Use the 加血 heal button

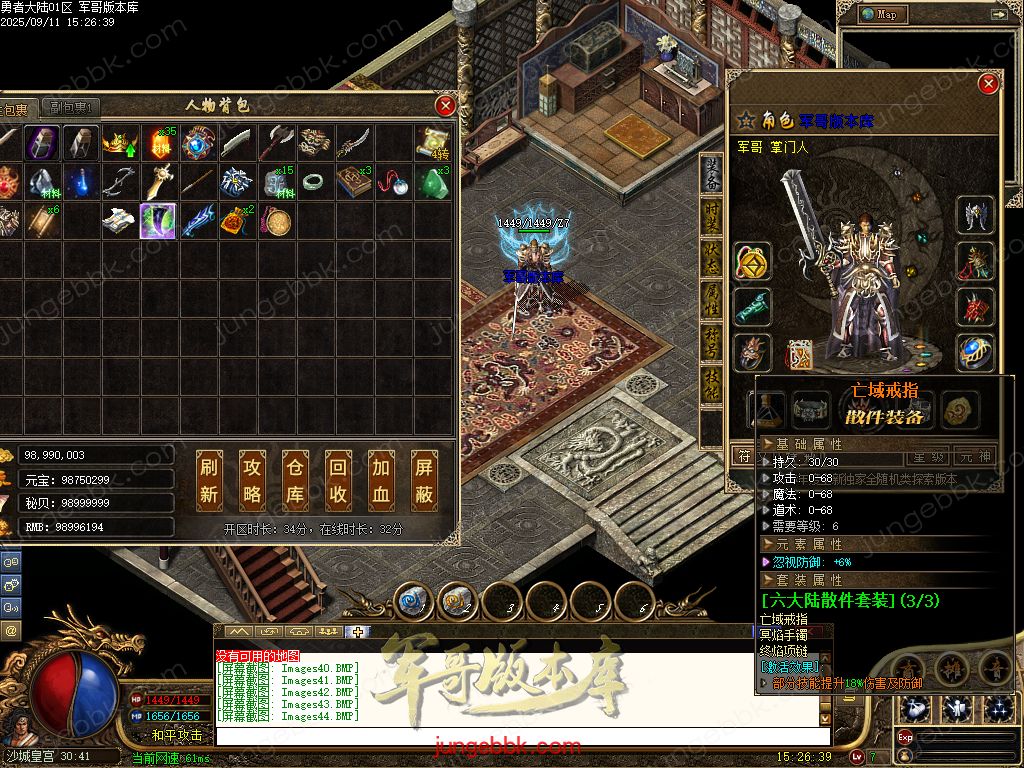[x=381, y=481]
